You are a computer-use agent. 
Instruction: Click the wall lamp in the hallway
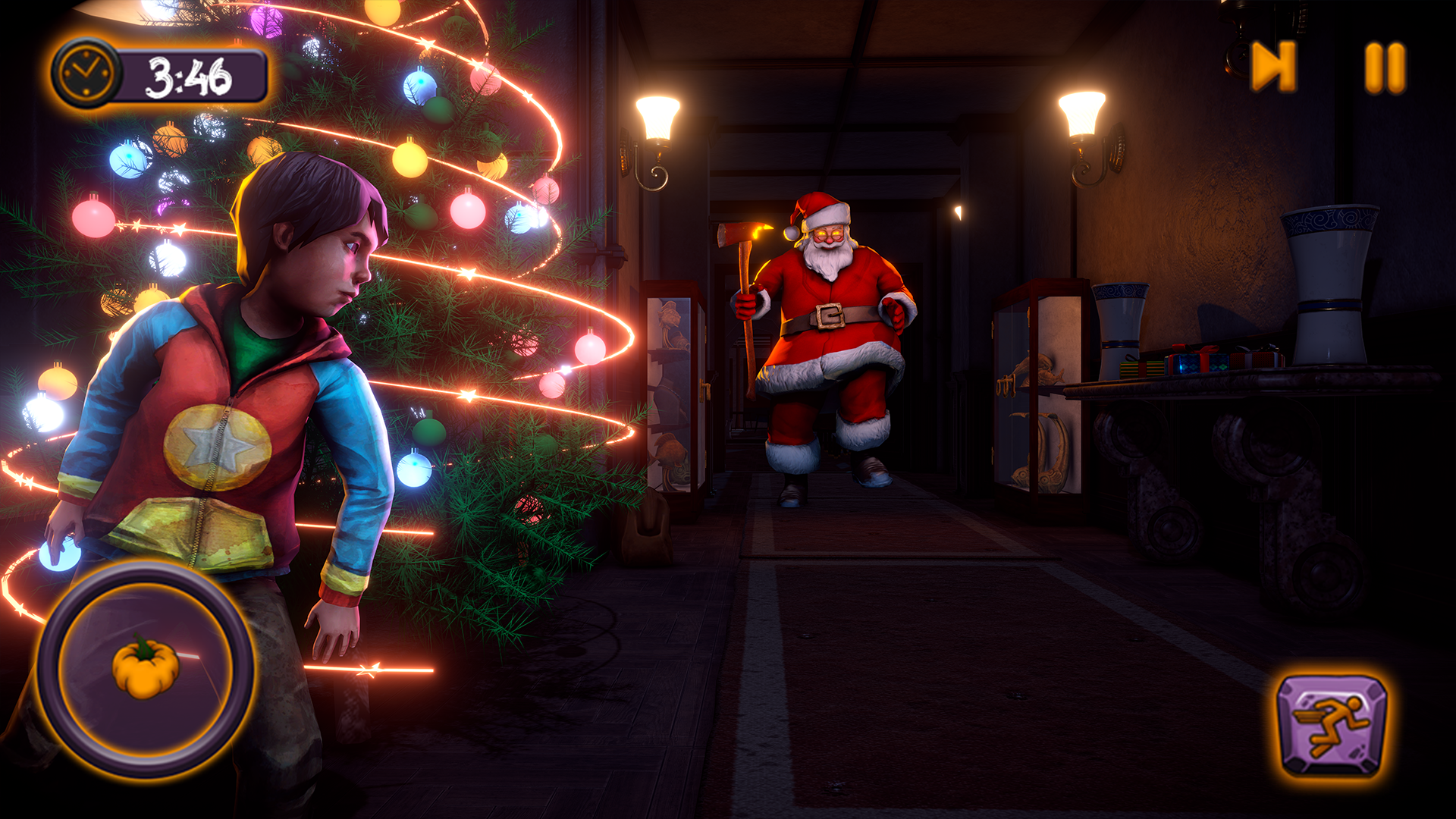[658, 118]
